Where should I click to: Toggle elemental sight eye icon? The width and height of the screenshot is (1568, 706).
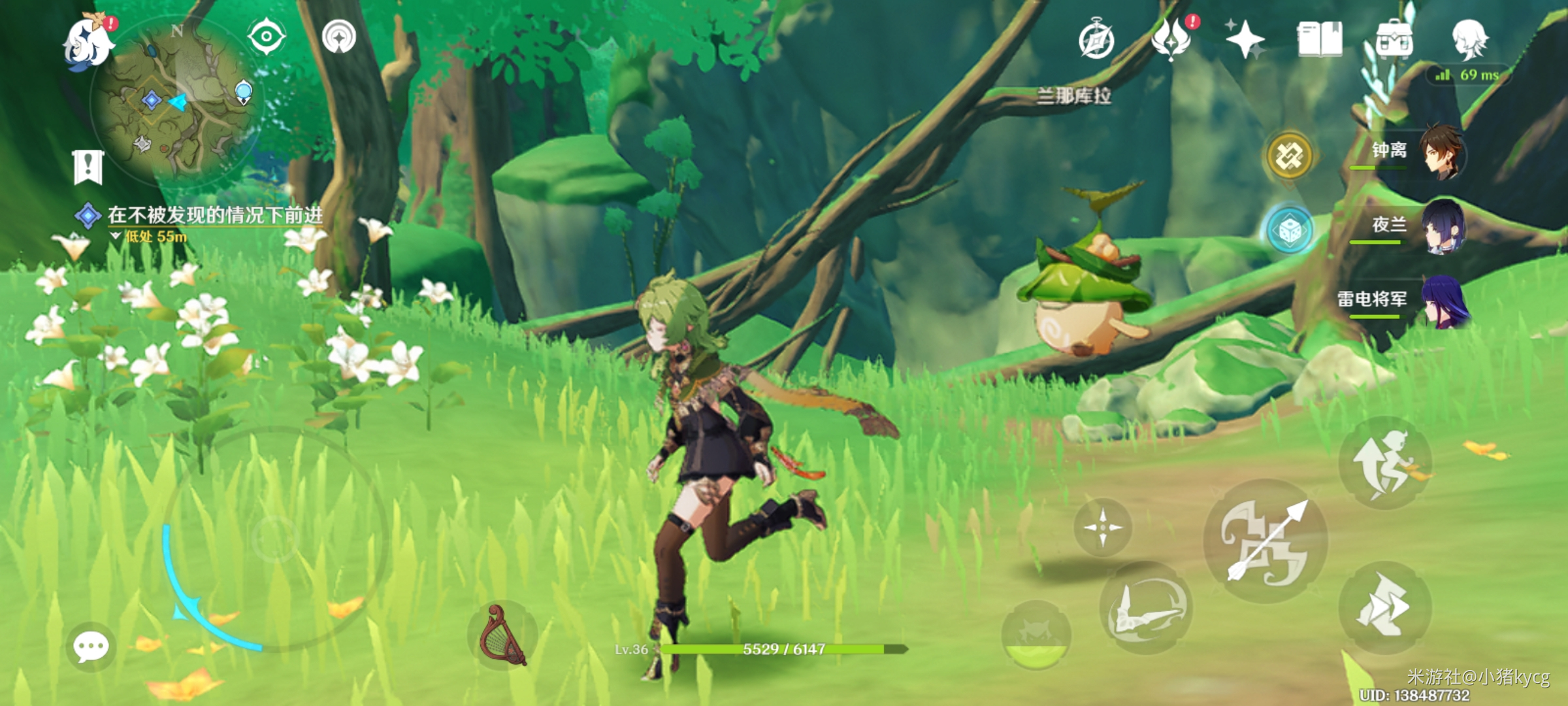point(267,37)
